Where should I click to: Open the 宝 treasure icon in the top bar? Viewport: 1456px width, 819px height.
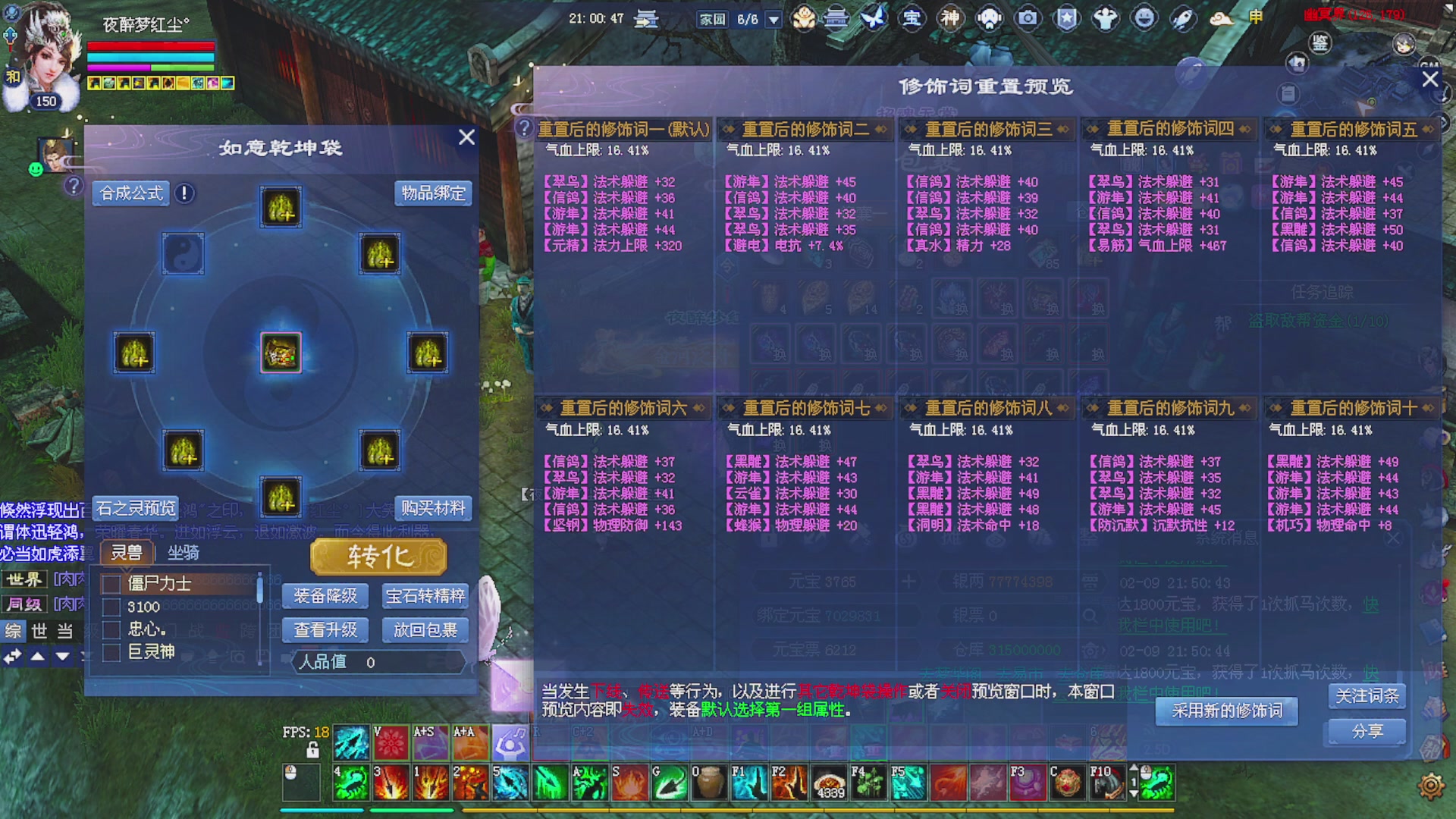click(912, 17)
